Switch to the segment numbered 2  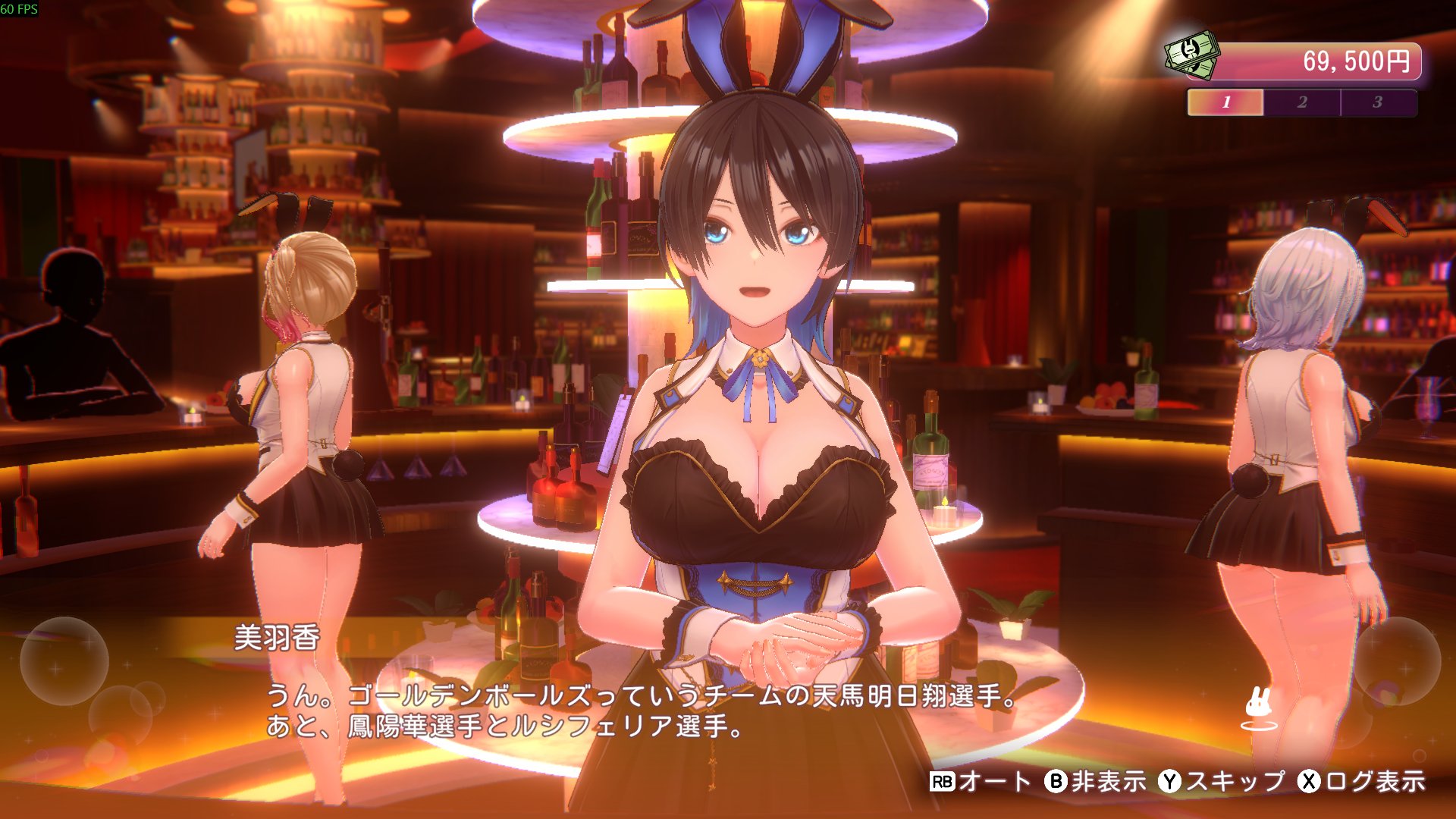pos(1302,102)
